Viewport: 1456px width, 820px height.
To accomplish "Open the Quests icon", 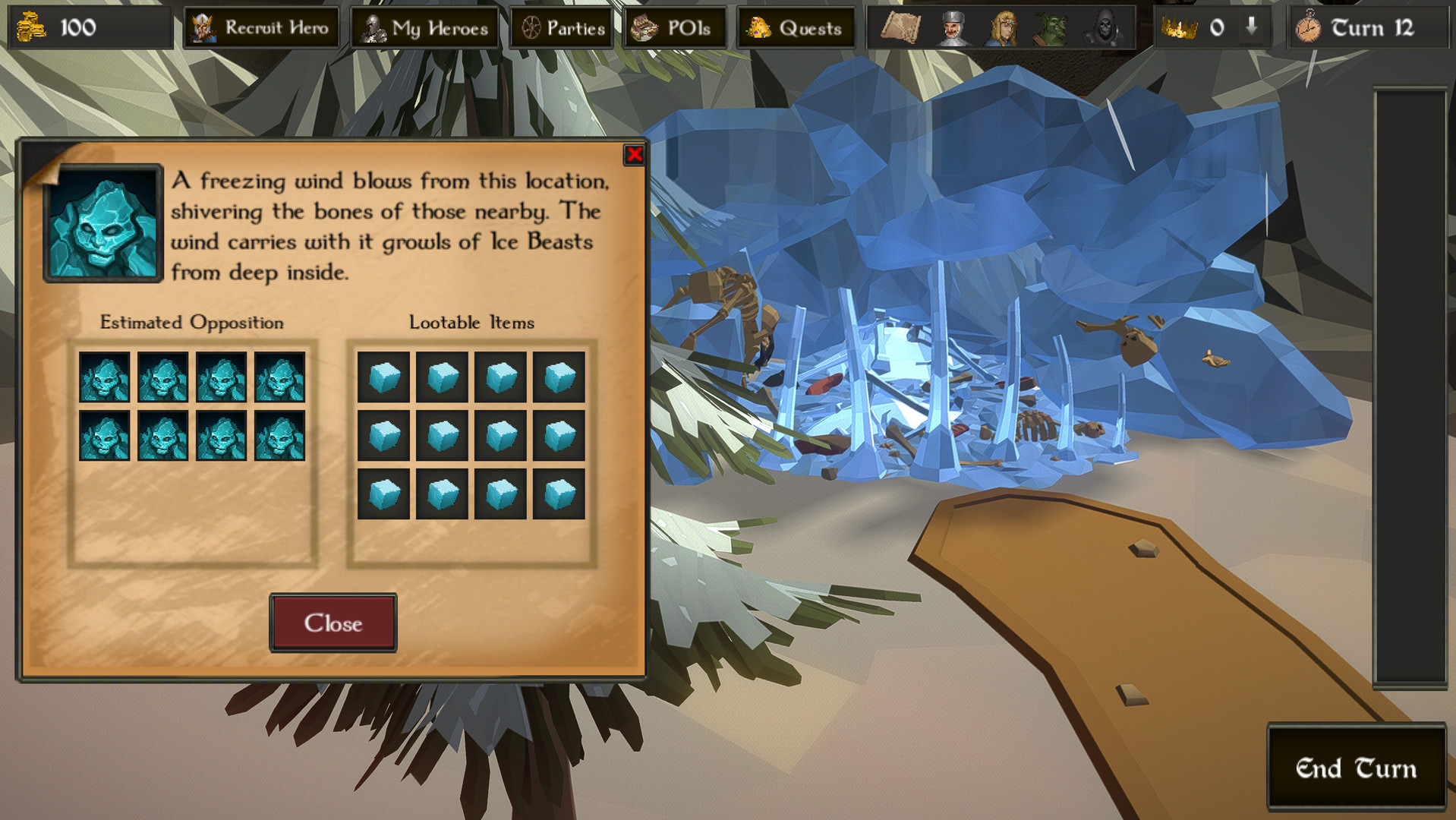I will (759, 27).
